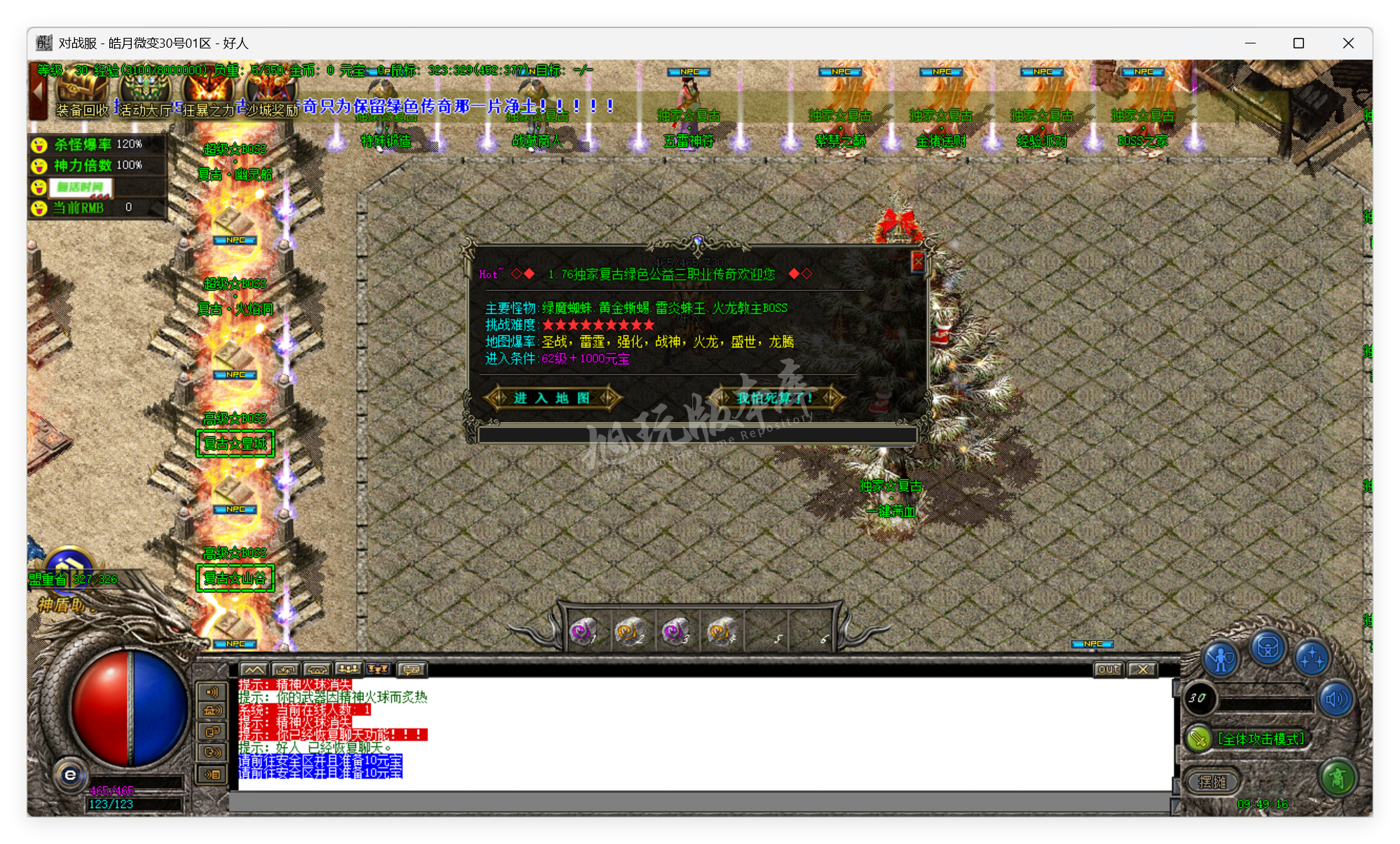Open the character stats panel
The image size is (1400, 844).
point(1221,658)
